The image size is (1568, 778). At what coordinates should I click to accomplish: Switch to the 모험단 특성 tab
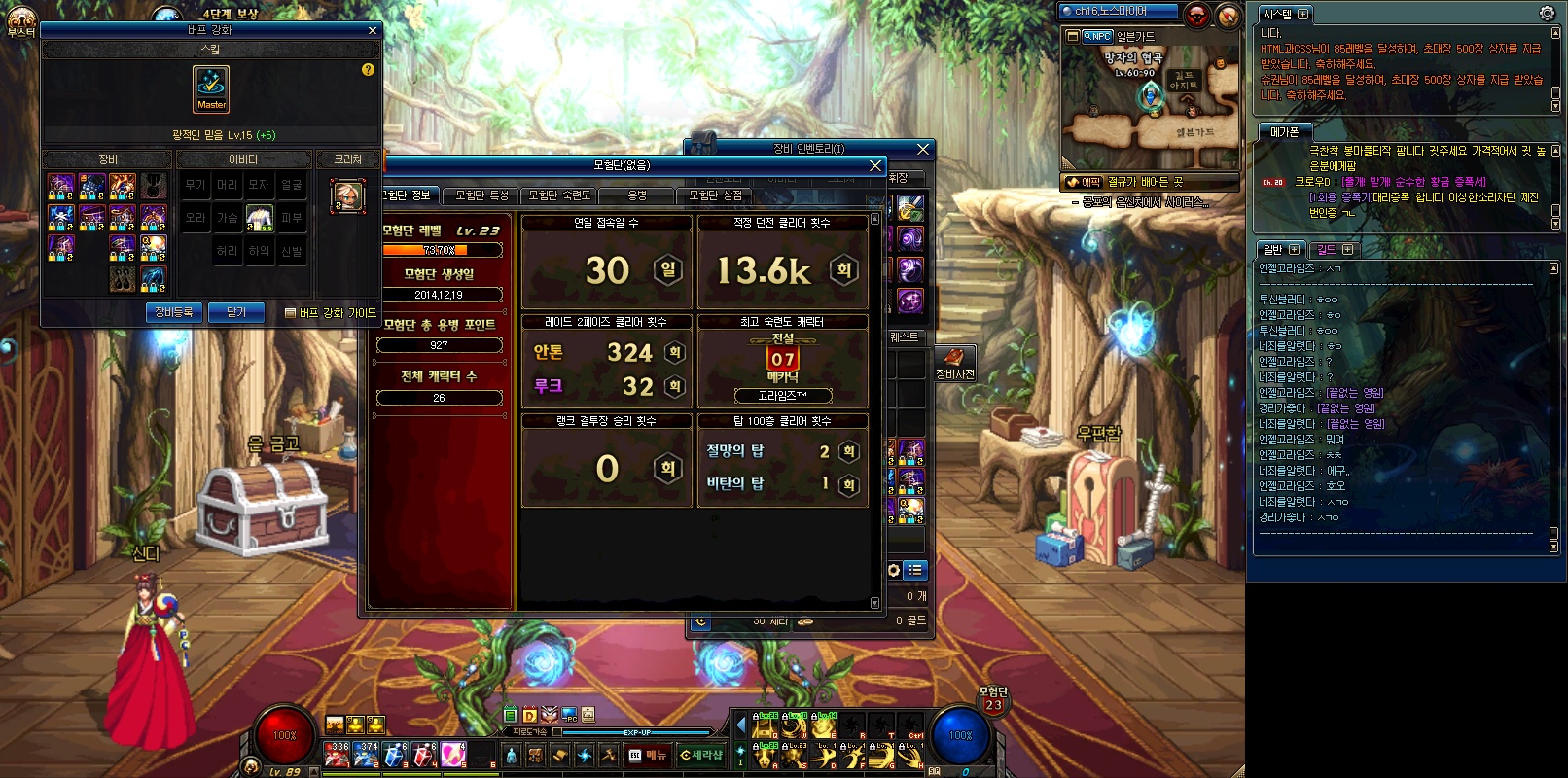pos(481,195)
